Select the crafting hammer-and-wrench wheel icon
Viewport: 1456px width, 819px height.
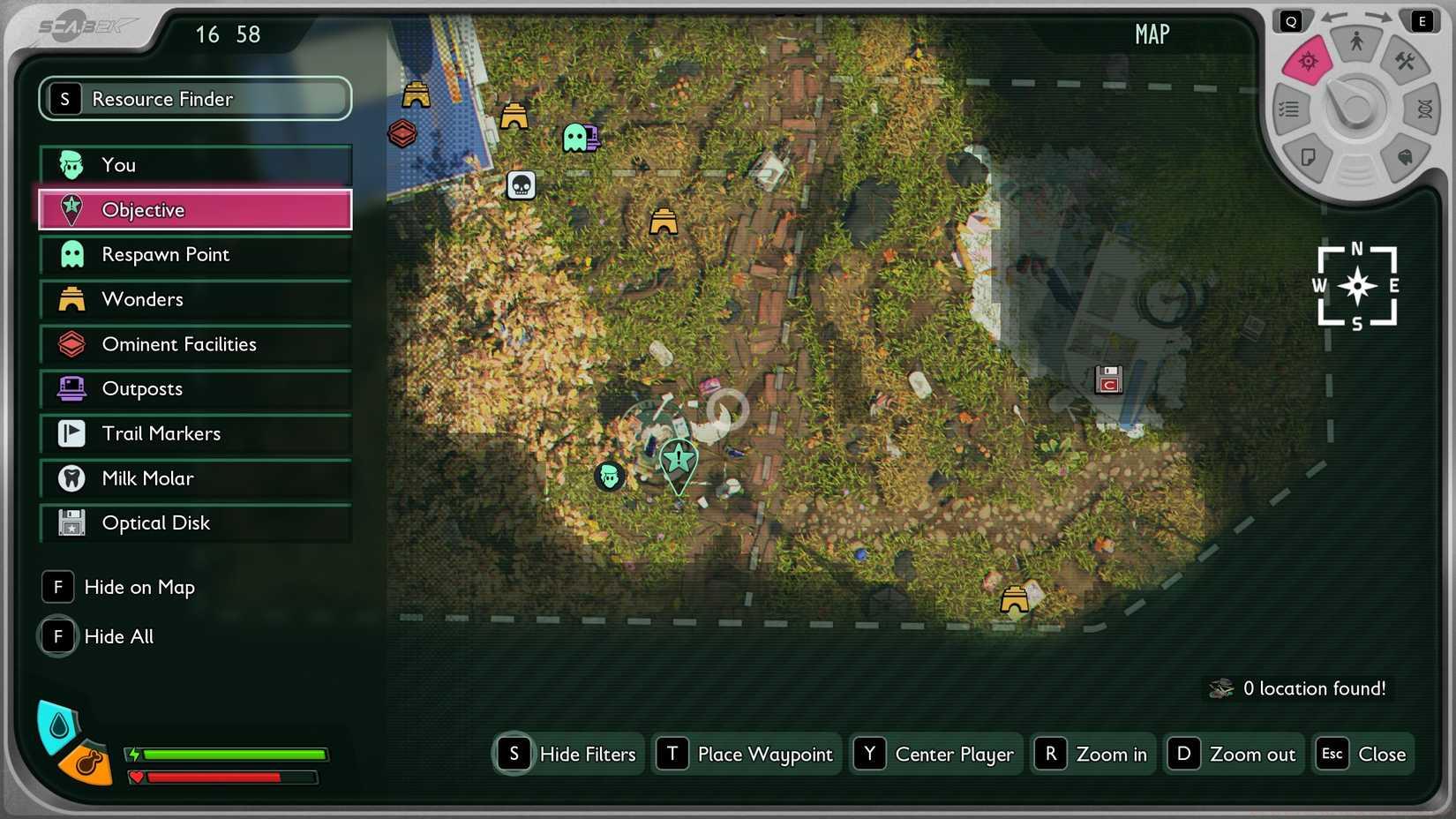click(x=1404, y=61)
